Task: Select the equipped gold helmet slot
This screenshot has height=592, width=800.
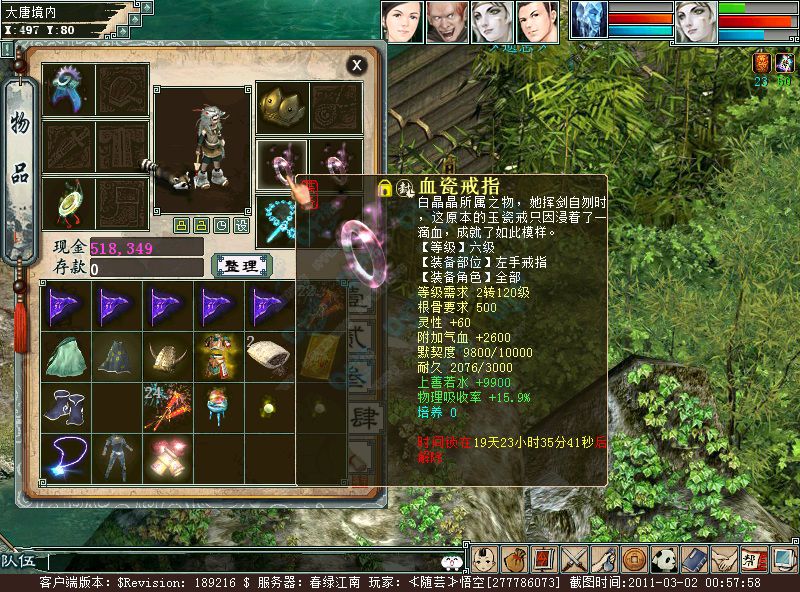Action: 280,107
